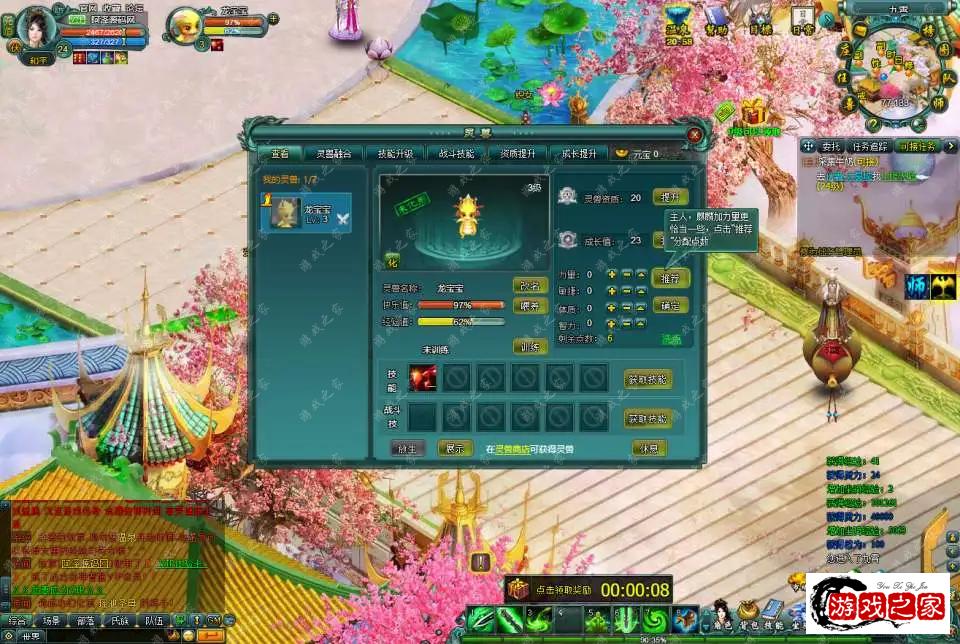Viewport: 960px width, 644px height.
Task: Feed the pet with 喂养 button
Action: pyautogui.click(x=530, y=306)
